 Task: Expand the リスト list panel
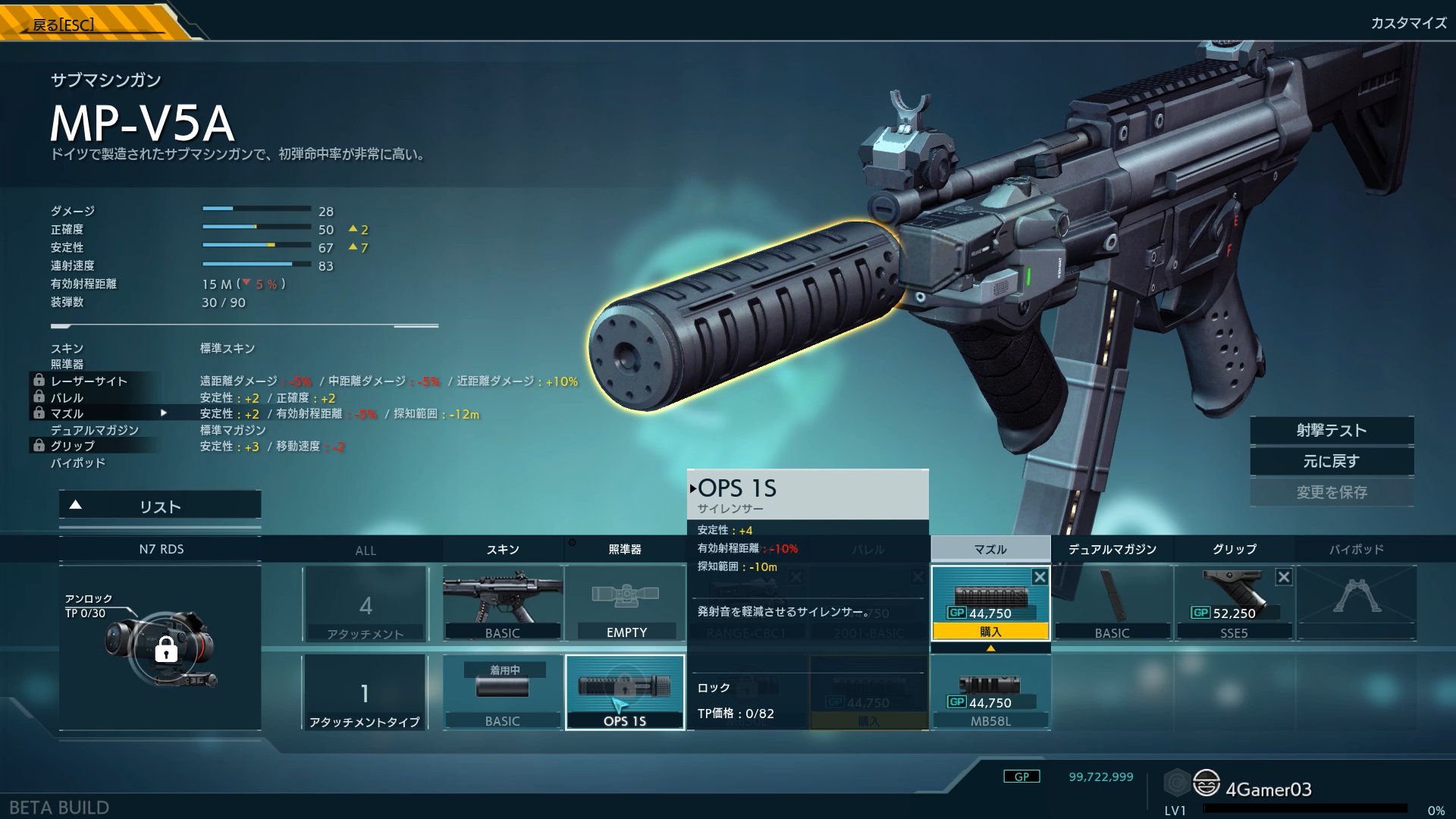click(160, 507)
